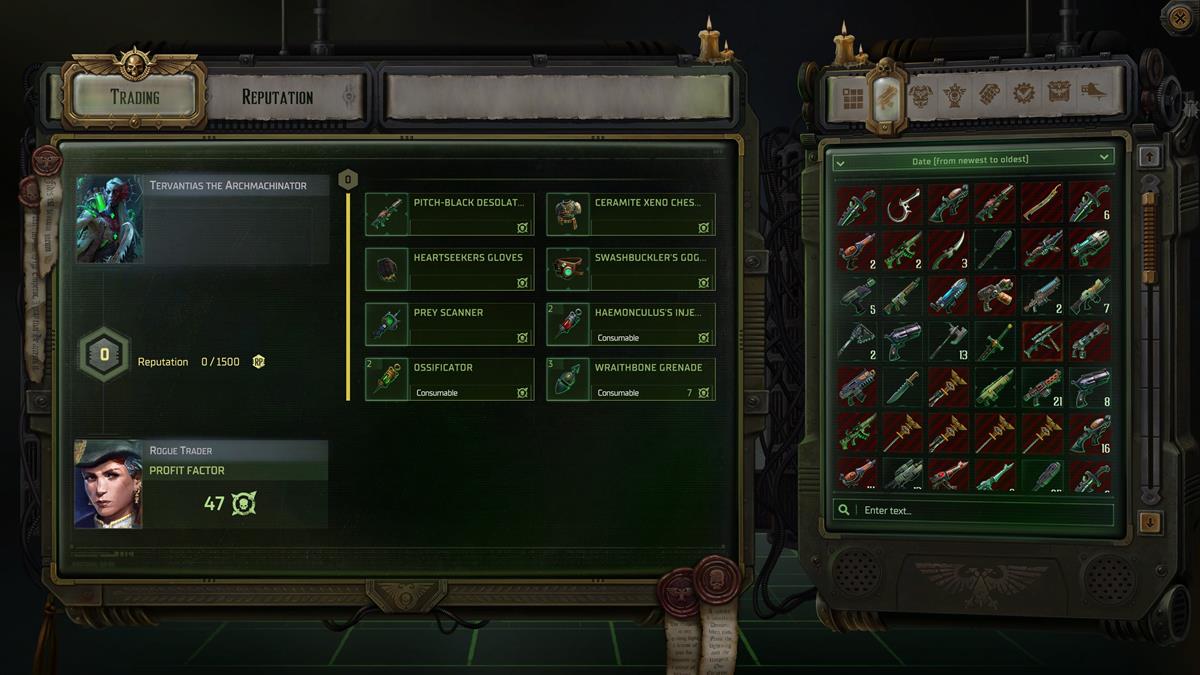Choose the Ceramite Xeno Chestplate item

[631, 214]
